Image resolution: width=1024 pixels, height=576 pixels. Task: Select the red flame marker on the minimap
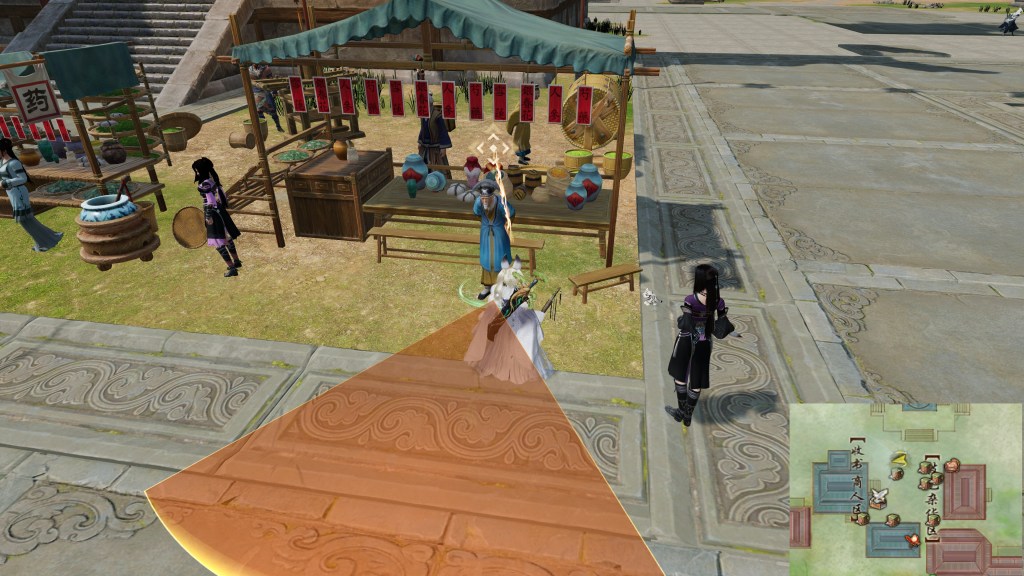coord(911,540)
